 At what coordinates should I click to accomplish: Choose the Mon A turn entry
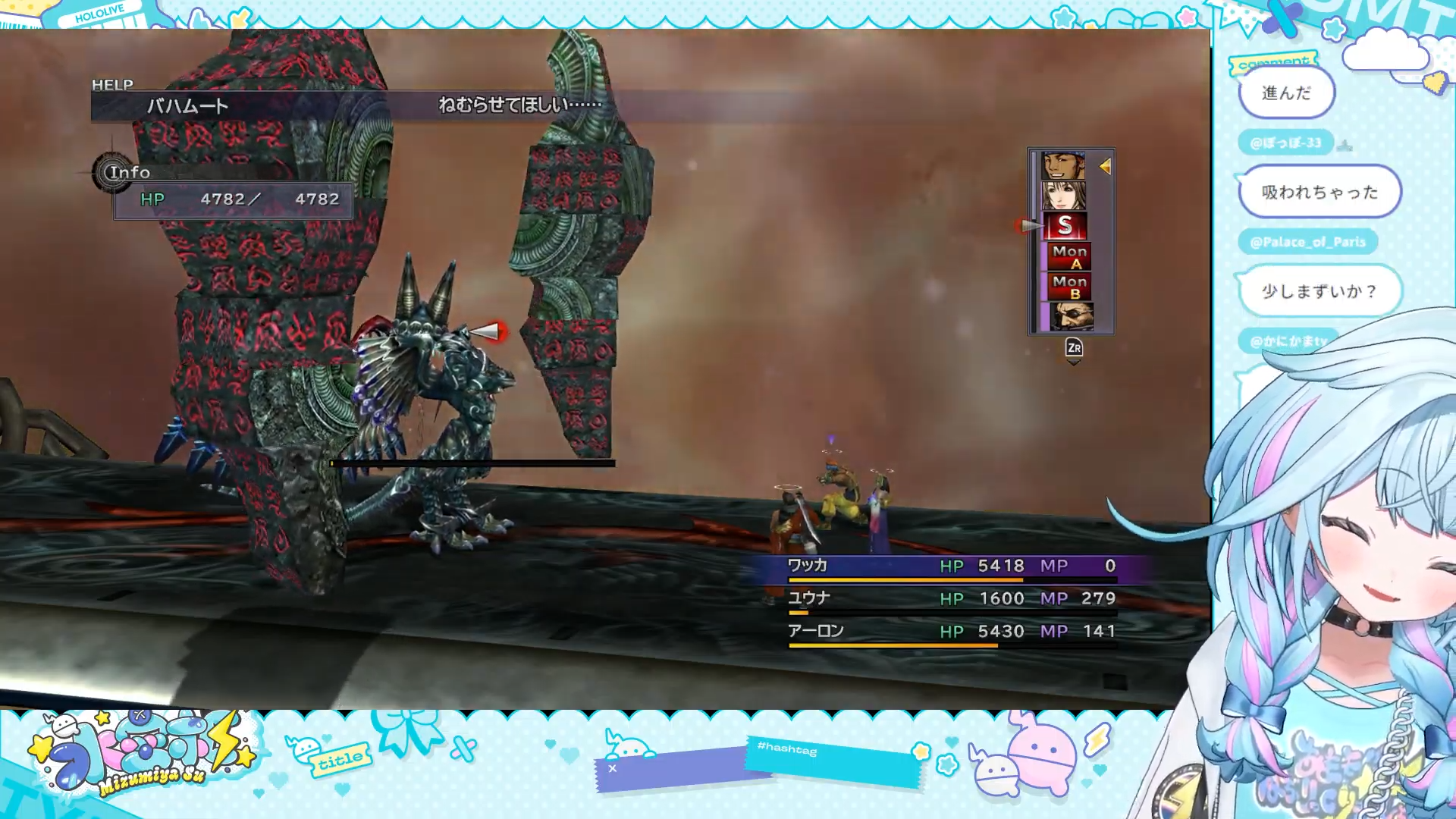(x=1069, y=256)
